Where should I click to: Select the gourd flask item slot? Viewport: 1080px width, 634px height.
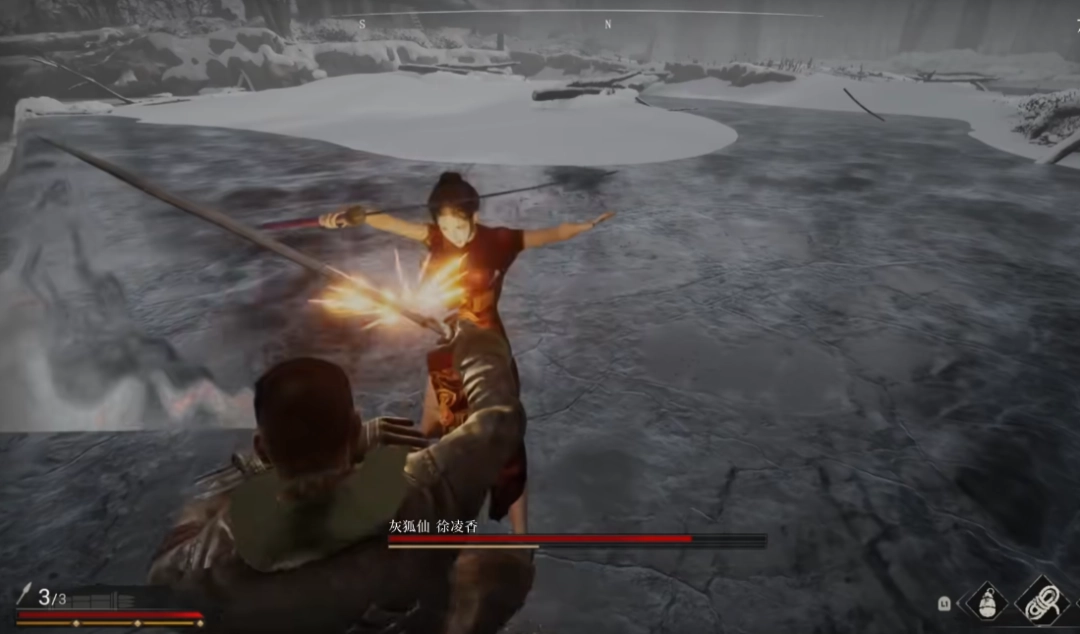[x=987, y=603]
